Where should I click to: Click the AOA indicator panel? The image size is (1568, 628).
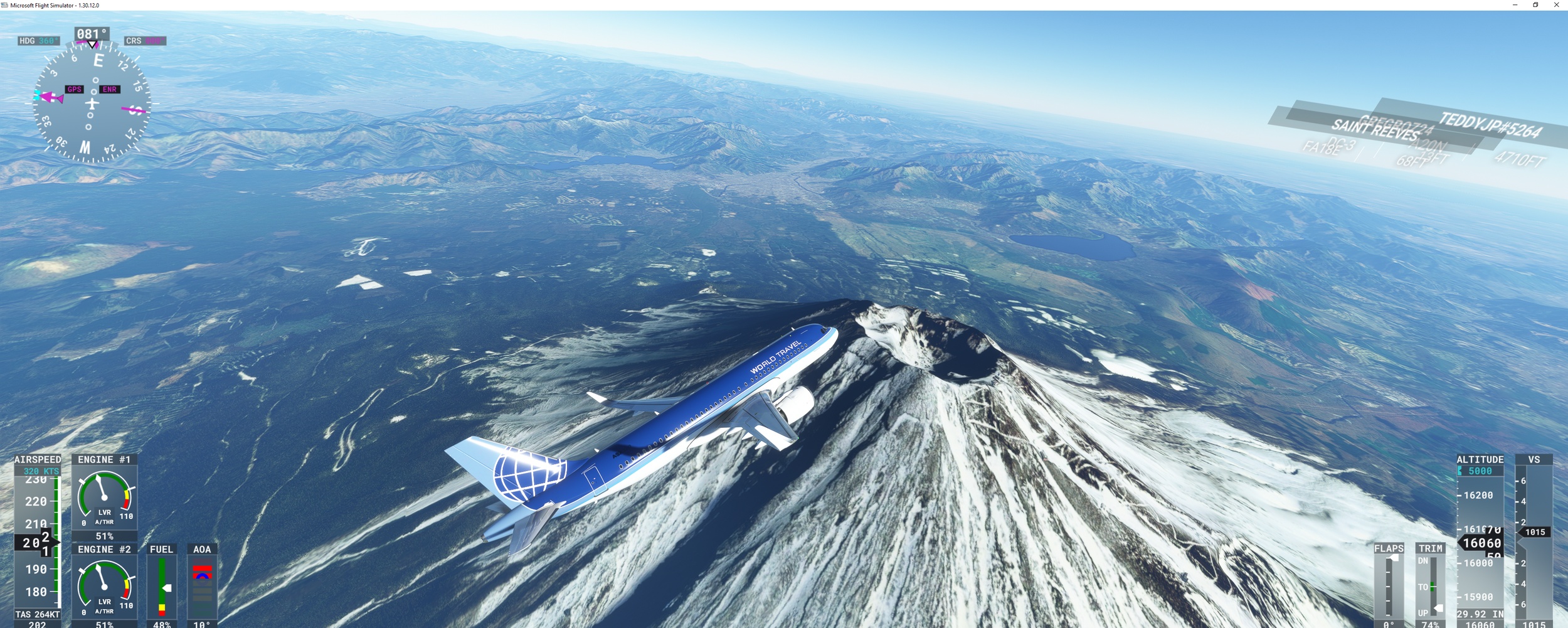click(x=202, y=587)
